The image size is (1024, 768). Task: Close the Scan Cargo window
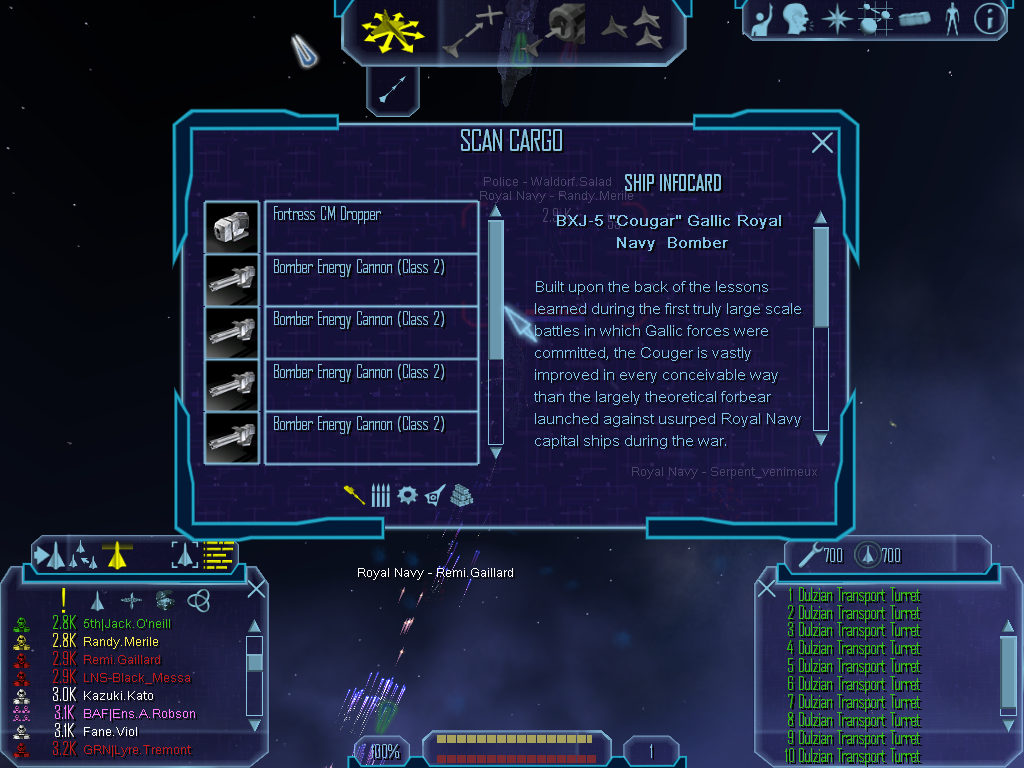point(822,143)
